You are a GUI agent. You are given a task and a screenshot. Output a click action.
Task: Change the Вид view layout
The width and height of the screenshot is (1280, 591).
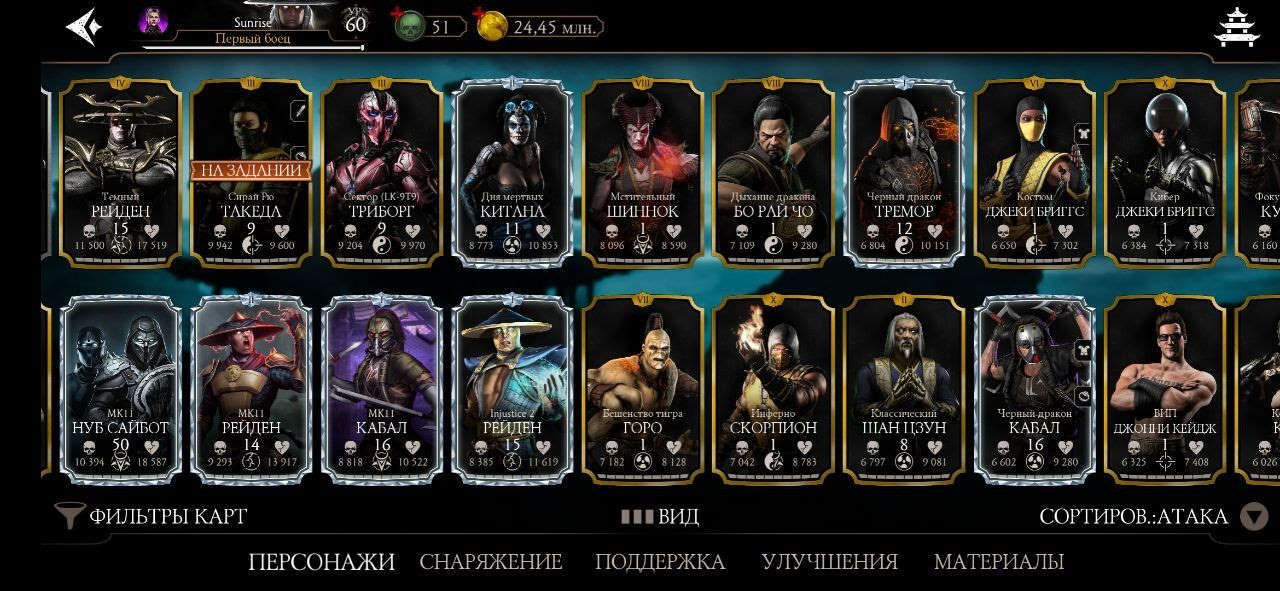660,517
